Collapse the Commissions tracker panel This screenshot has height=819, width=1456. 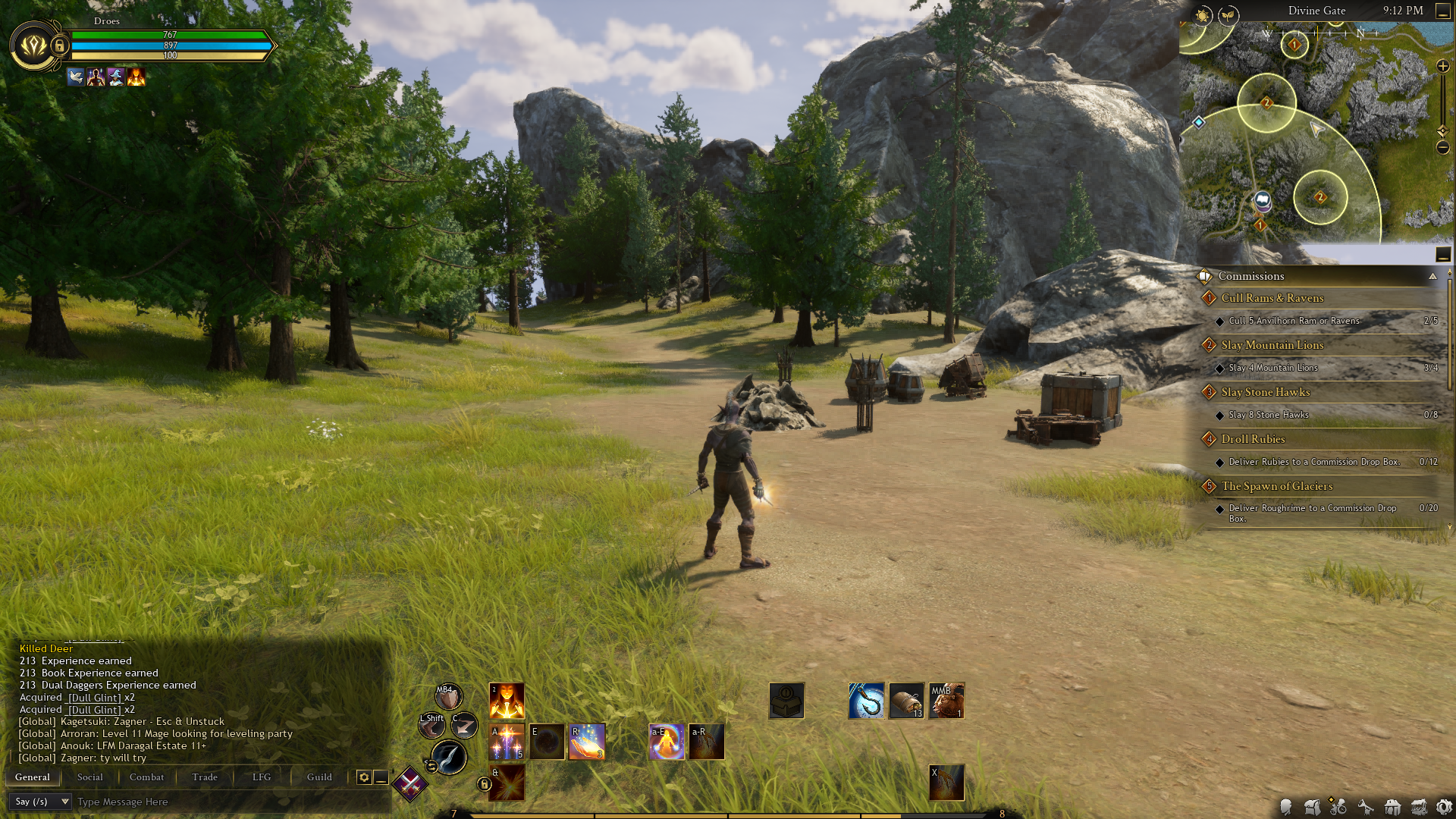point(1432,276)
